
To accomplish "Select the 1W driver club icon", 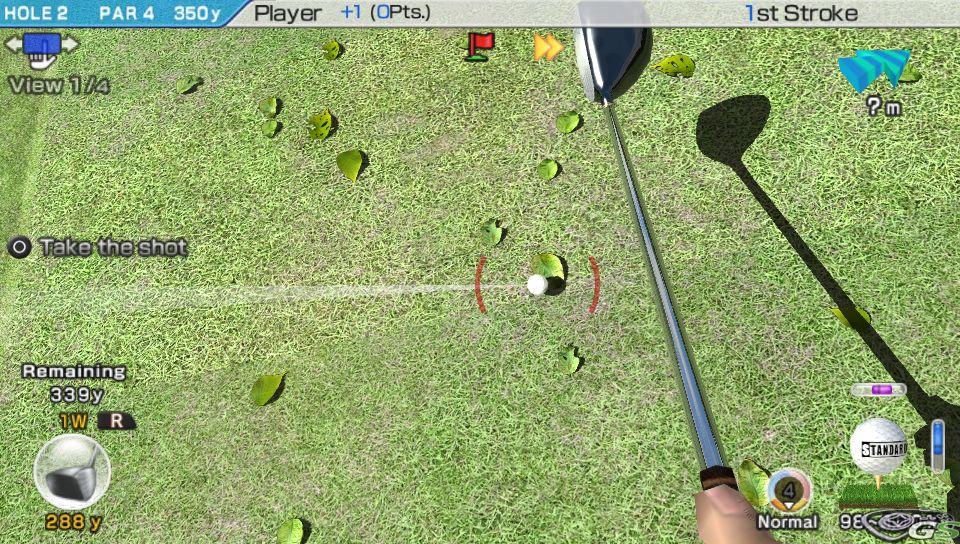I will click(71, 472).
